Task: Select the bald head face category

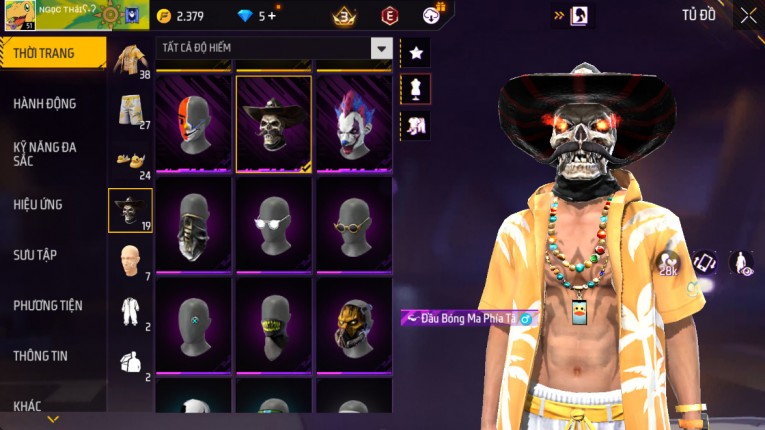Action: click(x=130, y=260)
